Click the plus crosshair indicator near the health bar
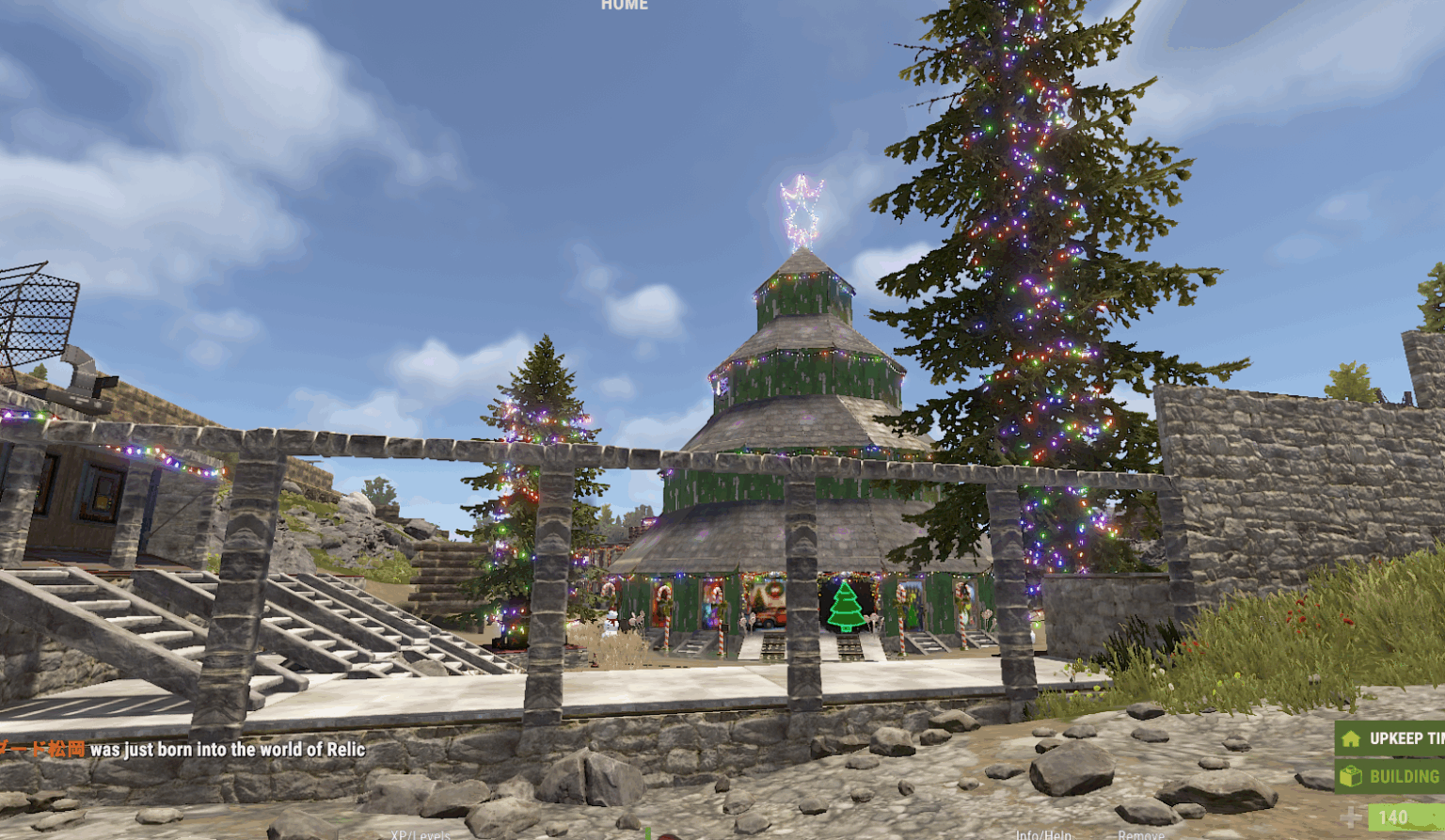 point(1350,816)
